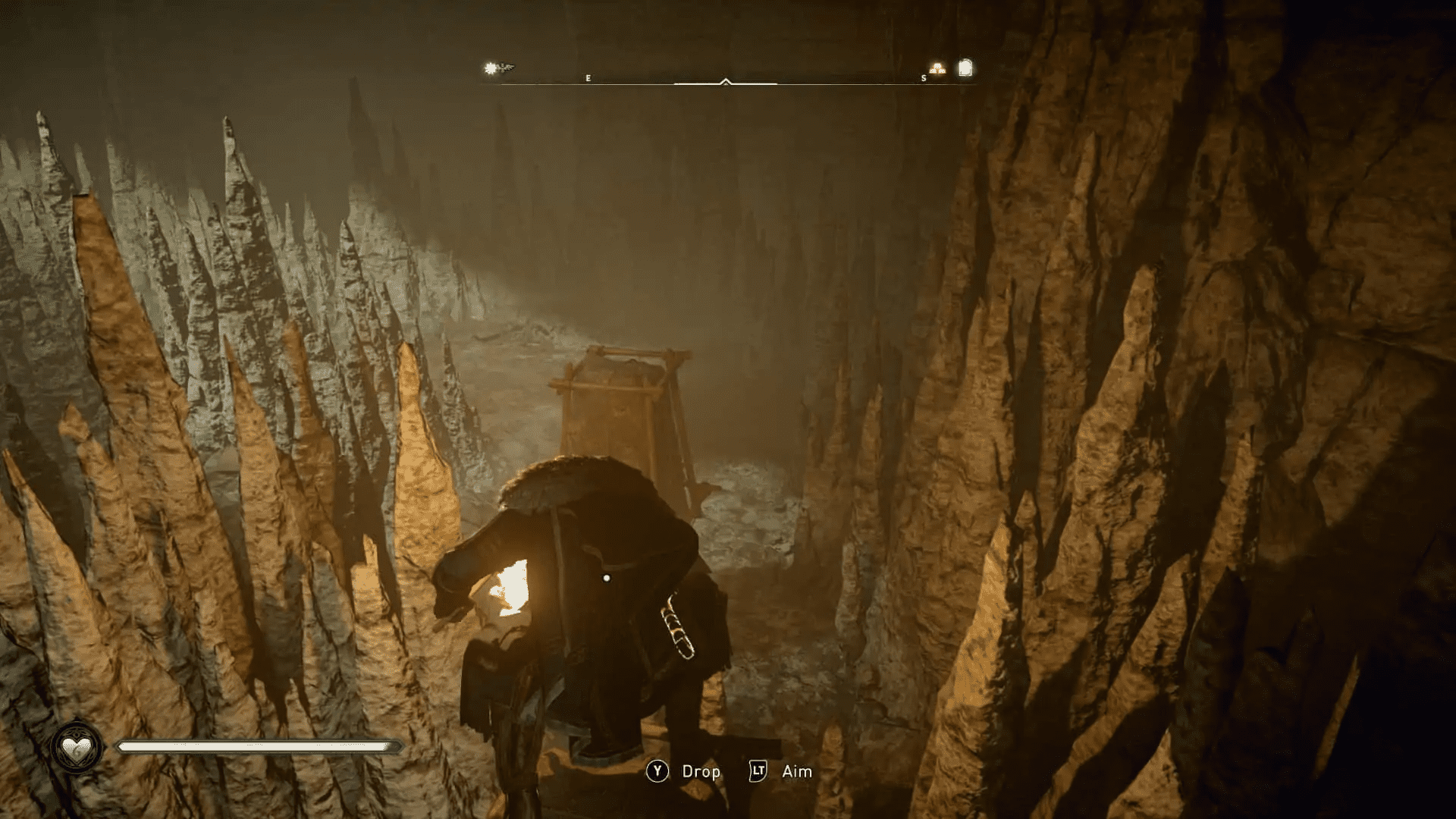
Task: Click the highlighted bracket segment around the compass chevron
Action: pyautogui.click(x=758, y=82)
